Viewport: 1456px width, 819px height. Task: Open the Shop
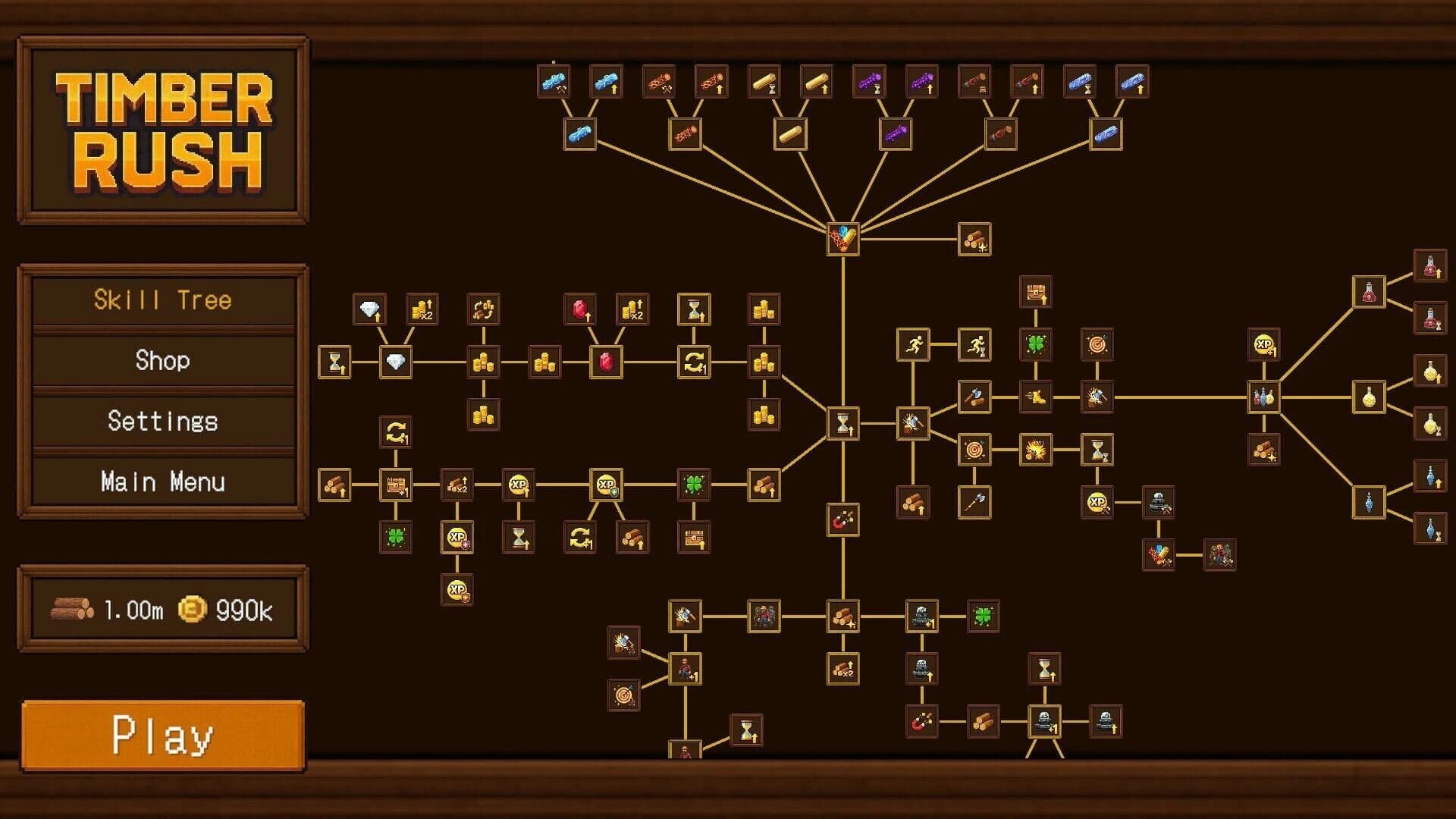point(162,362)
